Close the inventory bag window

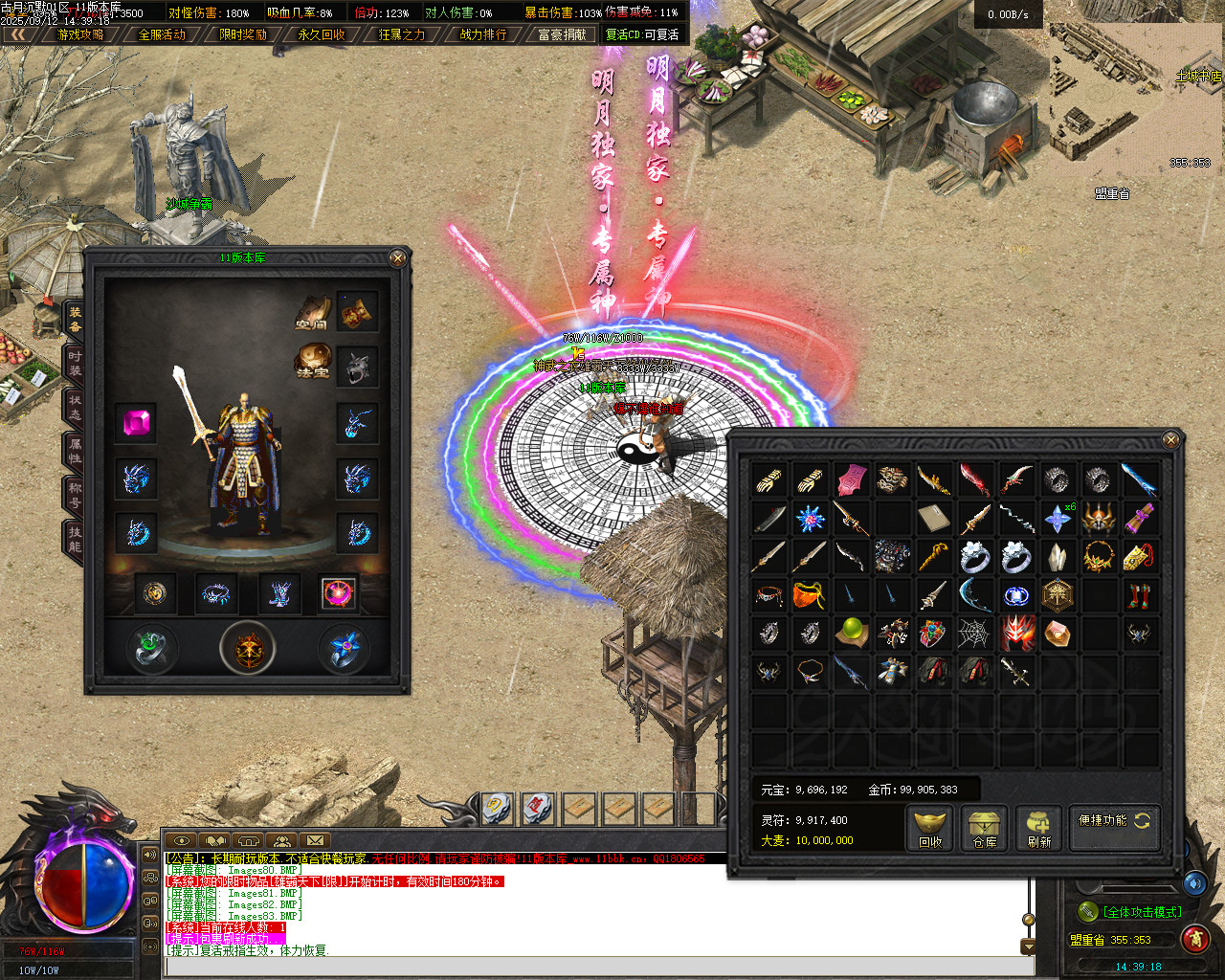click(1170, 439)
